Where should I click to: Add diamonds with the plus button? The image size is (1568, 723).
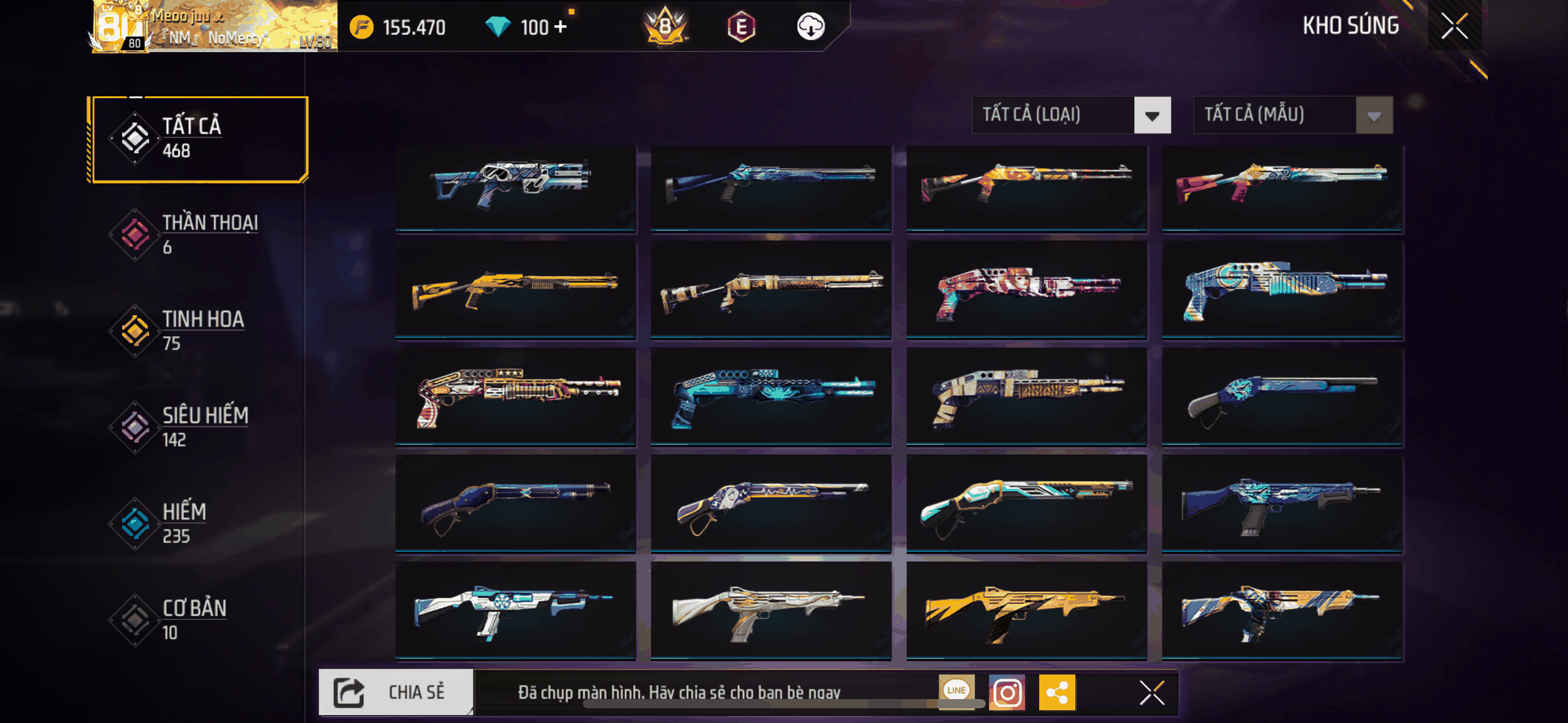tap(560, 27)
